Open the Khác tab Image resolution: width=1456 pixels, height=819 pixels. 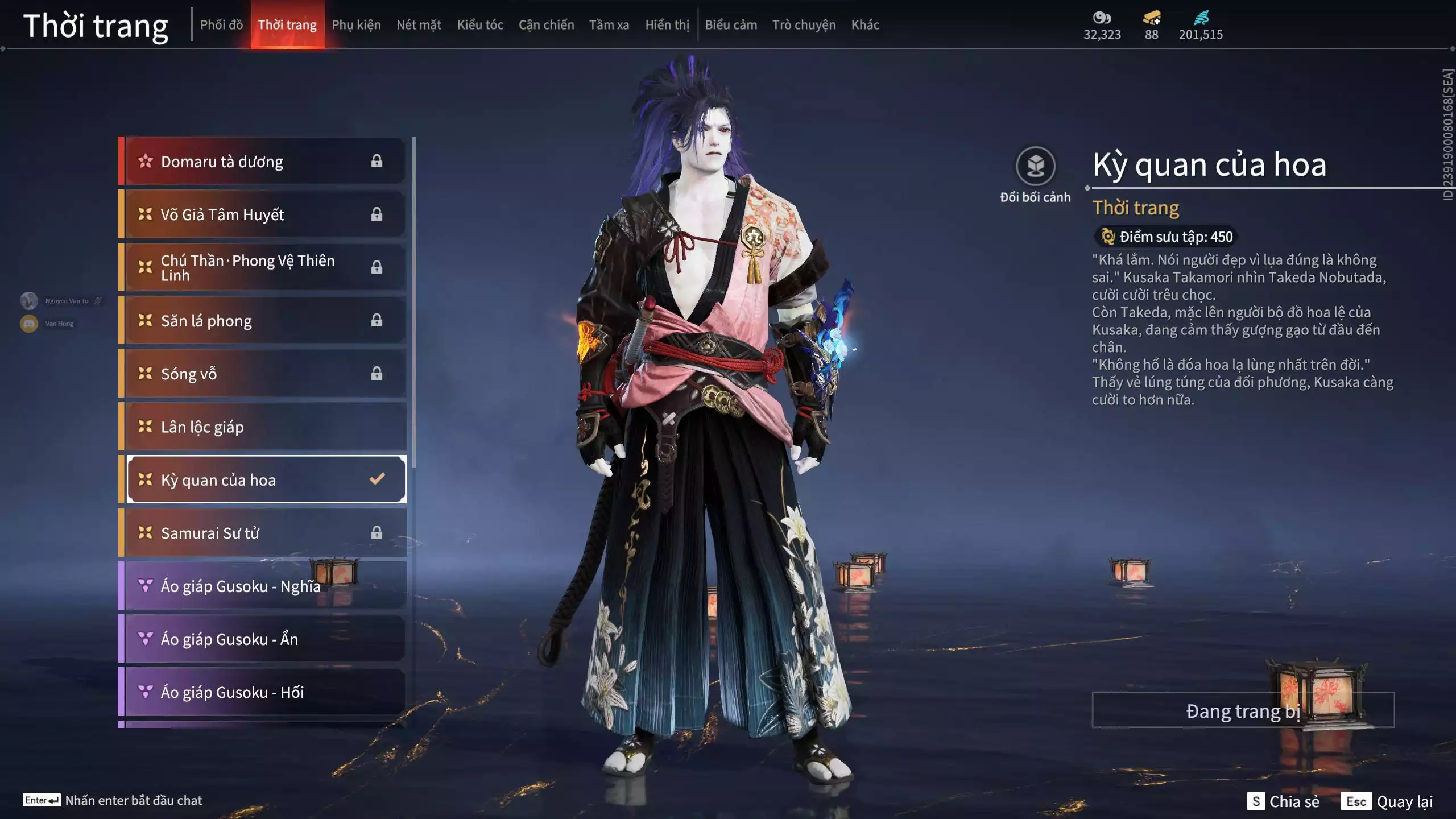865,25
